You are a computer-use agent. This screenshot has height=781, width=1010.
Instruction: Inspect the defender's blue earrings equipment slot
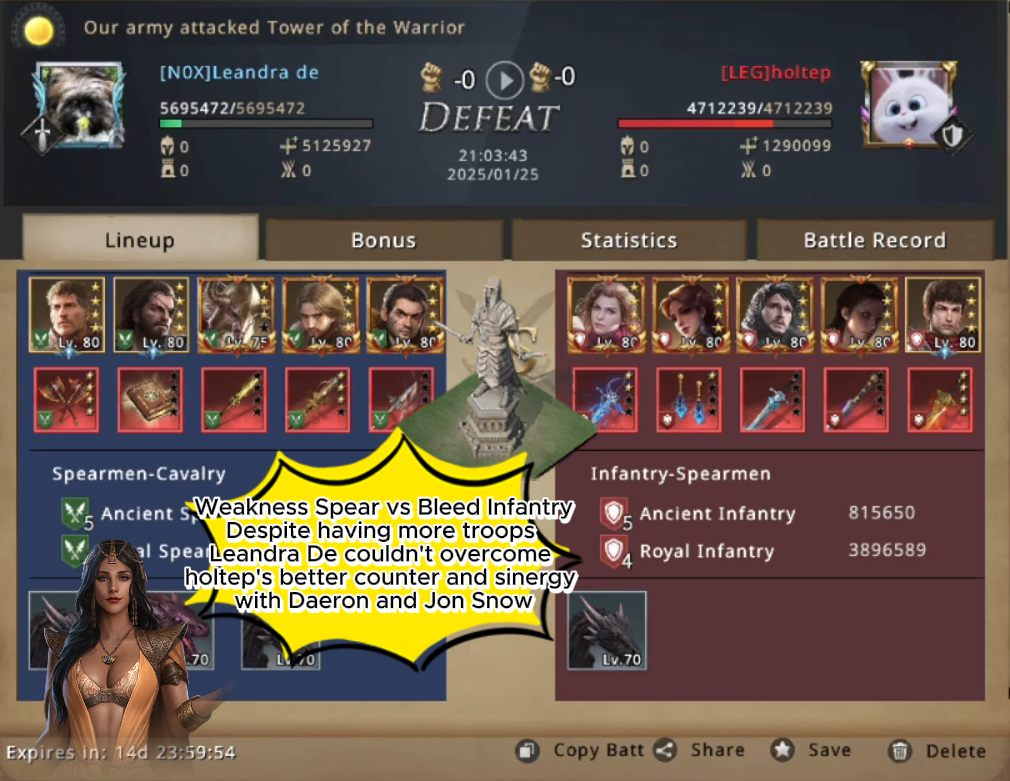coord(689,400)
